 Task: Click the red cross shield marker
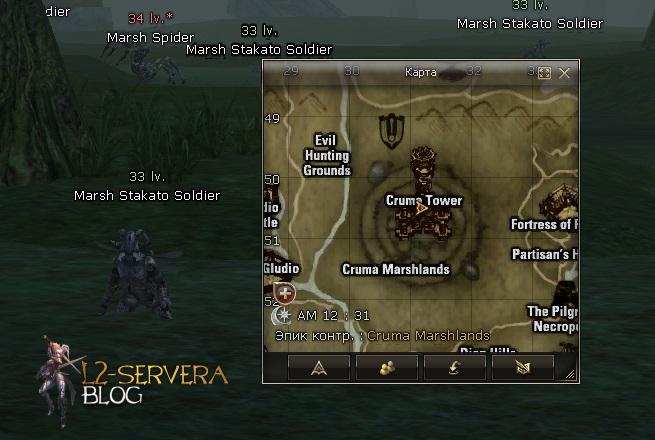point(285,293)
